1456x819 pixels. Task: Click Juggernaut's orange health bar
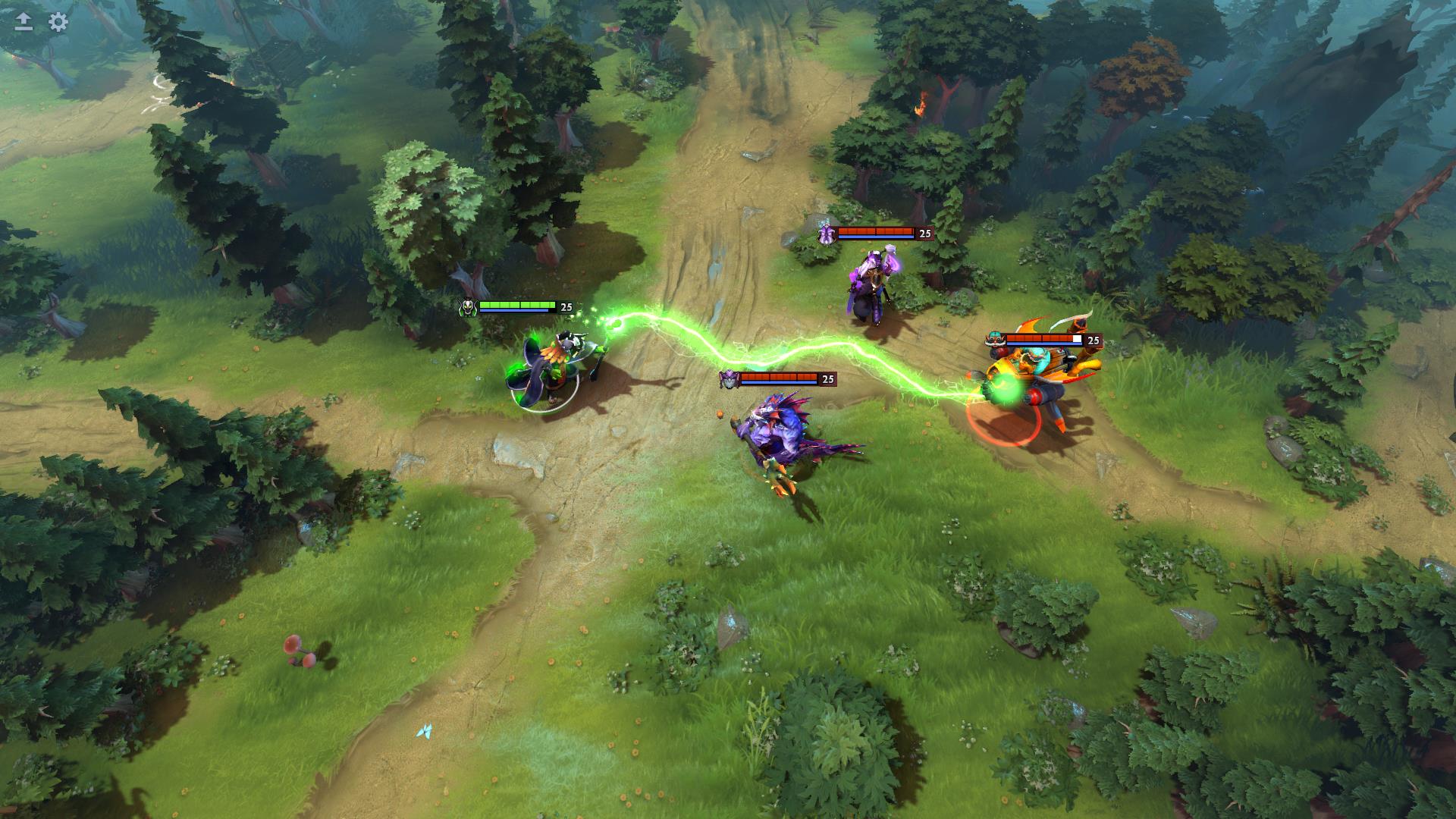pos(1039,336)
